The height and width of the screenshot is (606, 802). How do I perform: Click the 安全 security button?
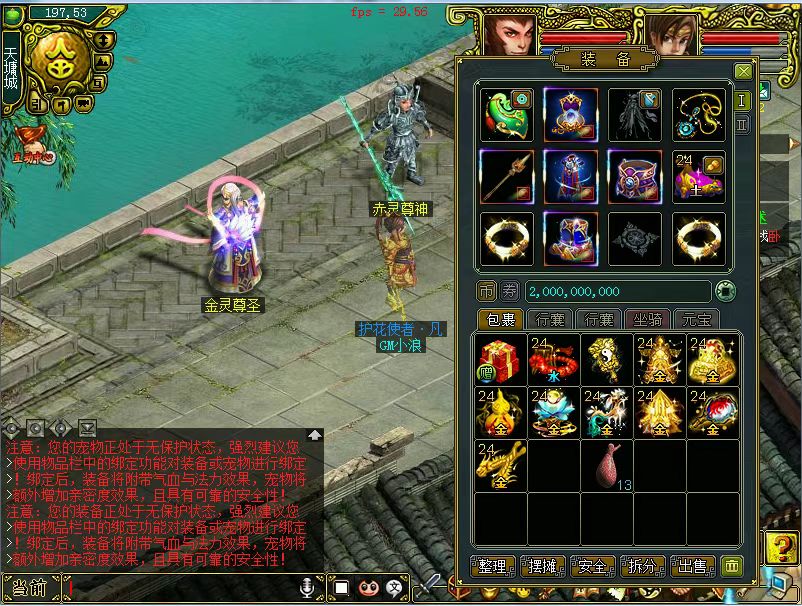(593, 566)
